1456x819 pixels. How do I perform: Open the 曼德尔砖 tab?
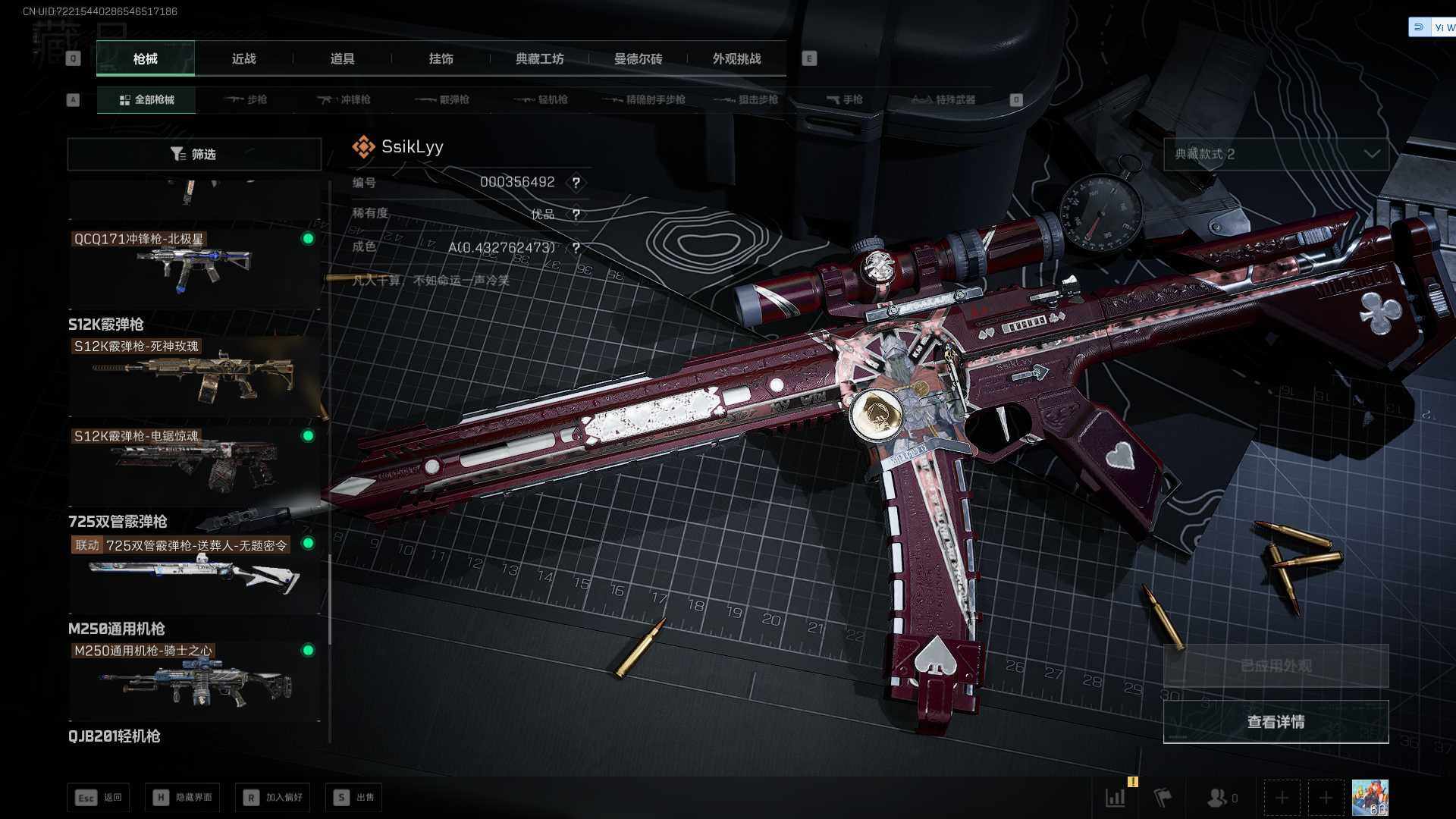638,58
